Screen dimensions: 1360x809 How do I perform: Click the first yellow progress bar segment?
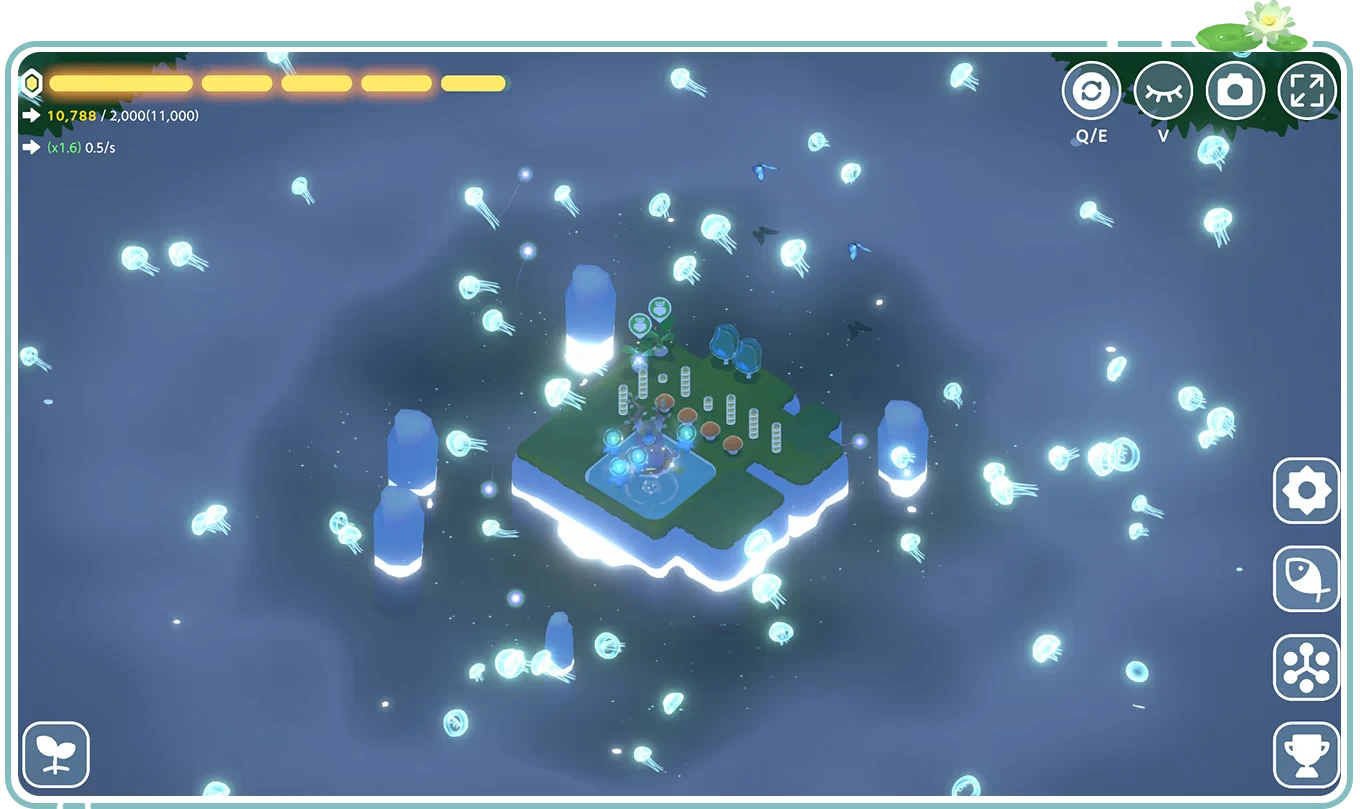120,83
